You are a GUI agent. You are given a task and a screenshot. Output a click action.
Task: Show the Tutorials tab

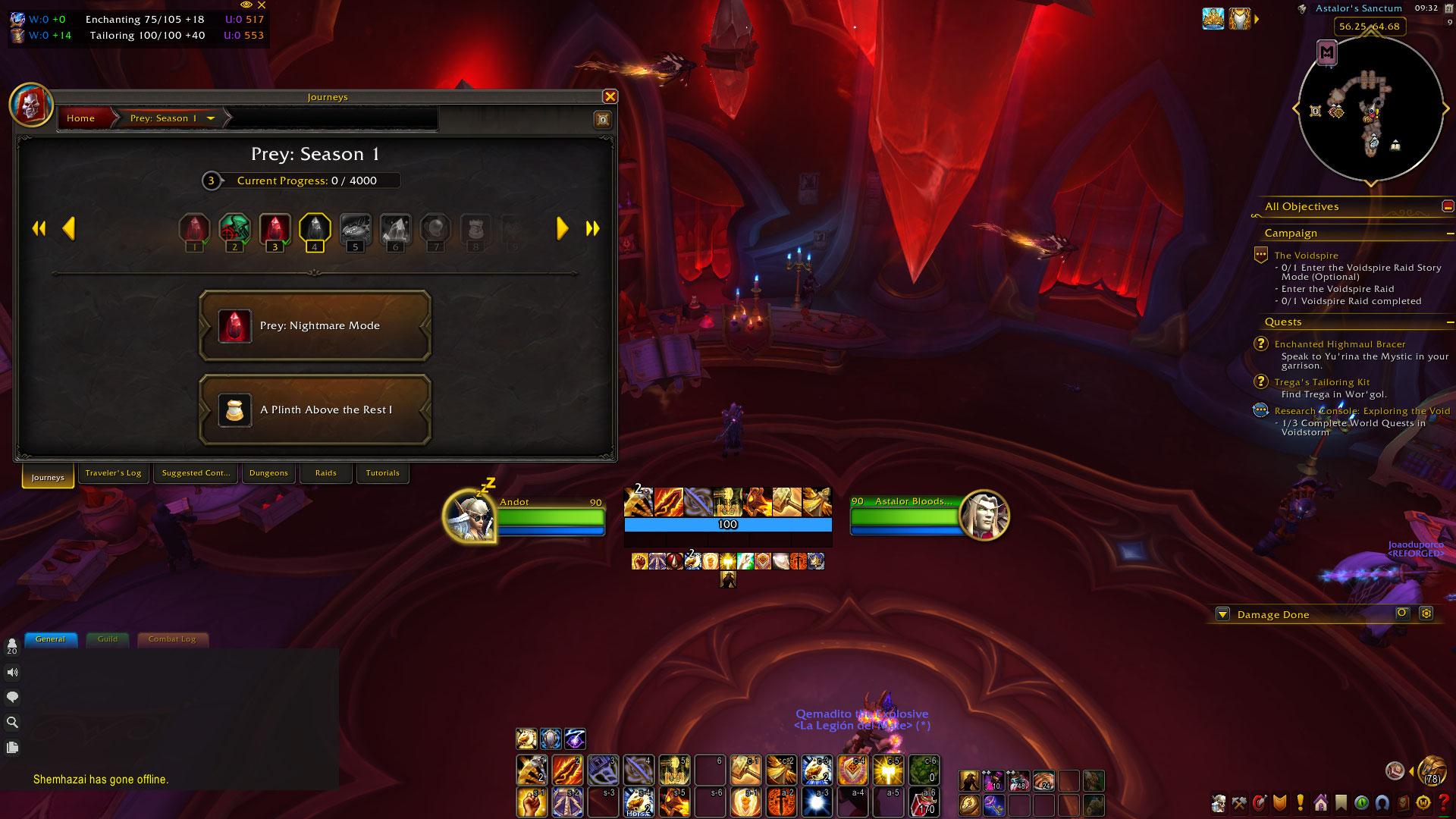pos(382,473)
